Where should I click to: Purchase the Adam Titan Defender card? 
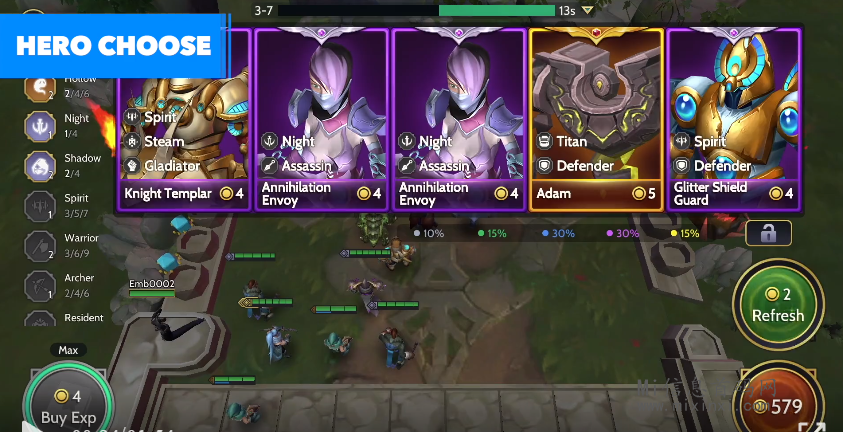[x=596, y=120]
